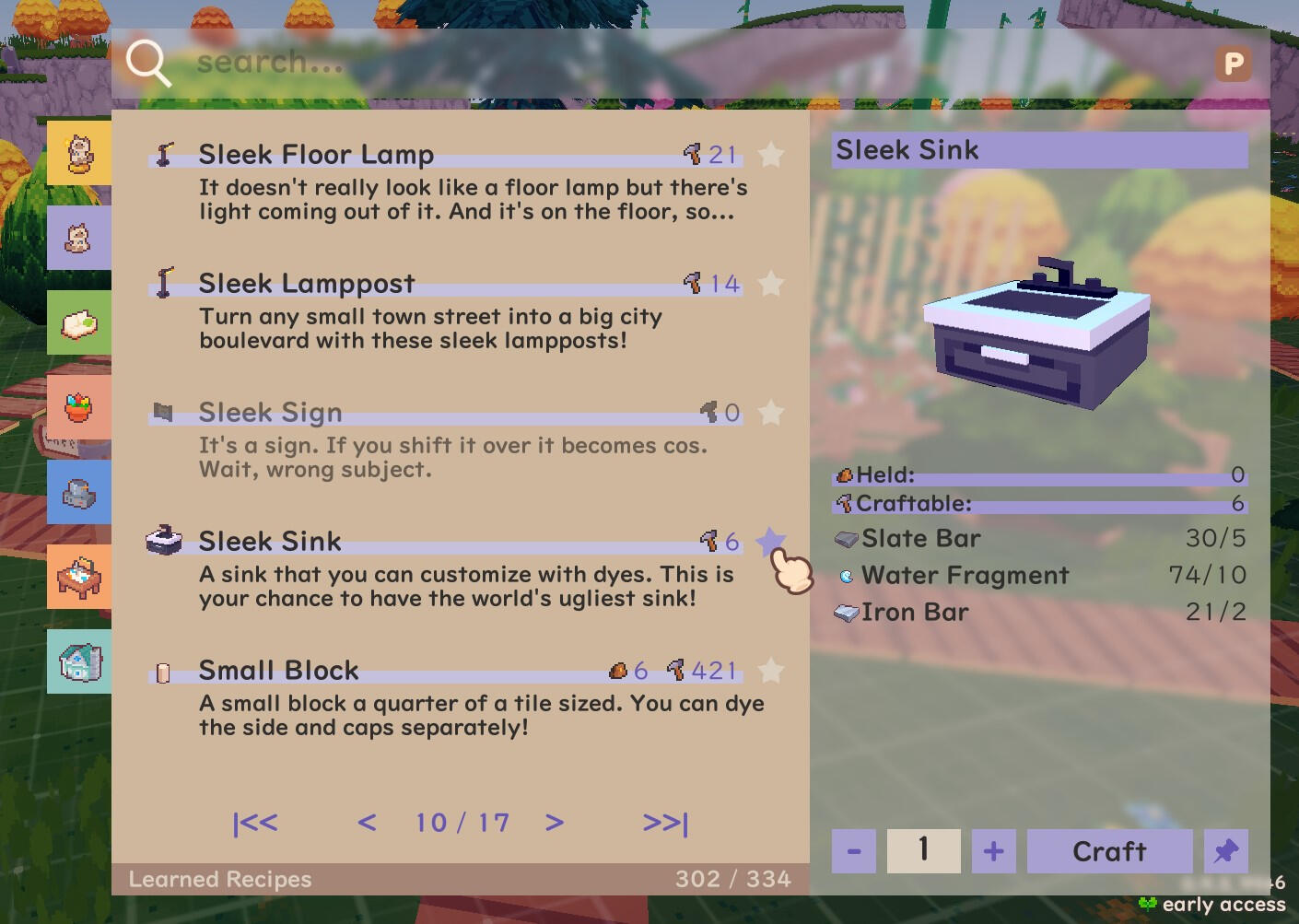Favorite the Sleek Sink with its star
The height and width of the screenshot is (924, 1299).
coord(770,542)
